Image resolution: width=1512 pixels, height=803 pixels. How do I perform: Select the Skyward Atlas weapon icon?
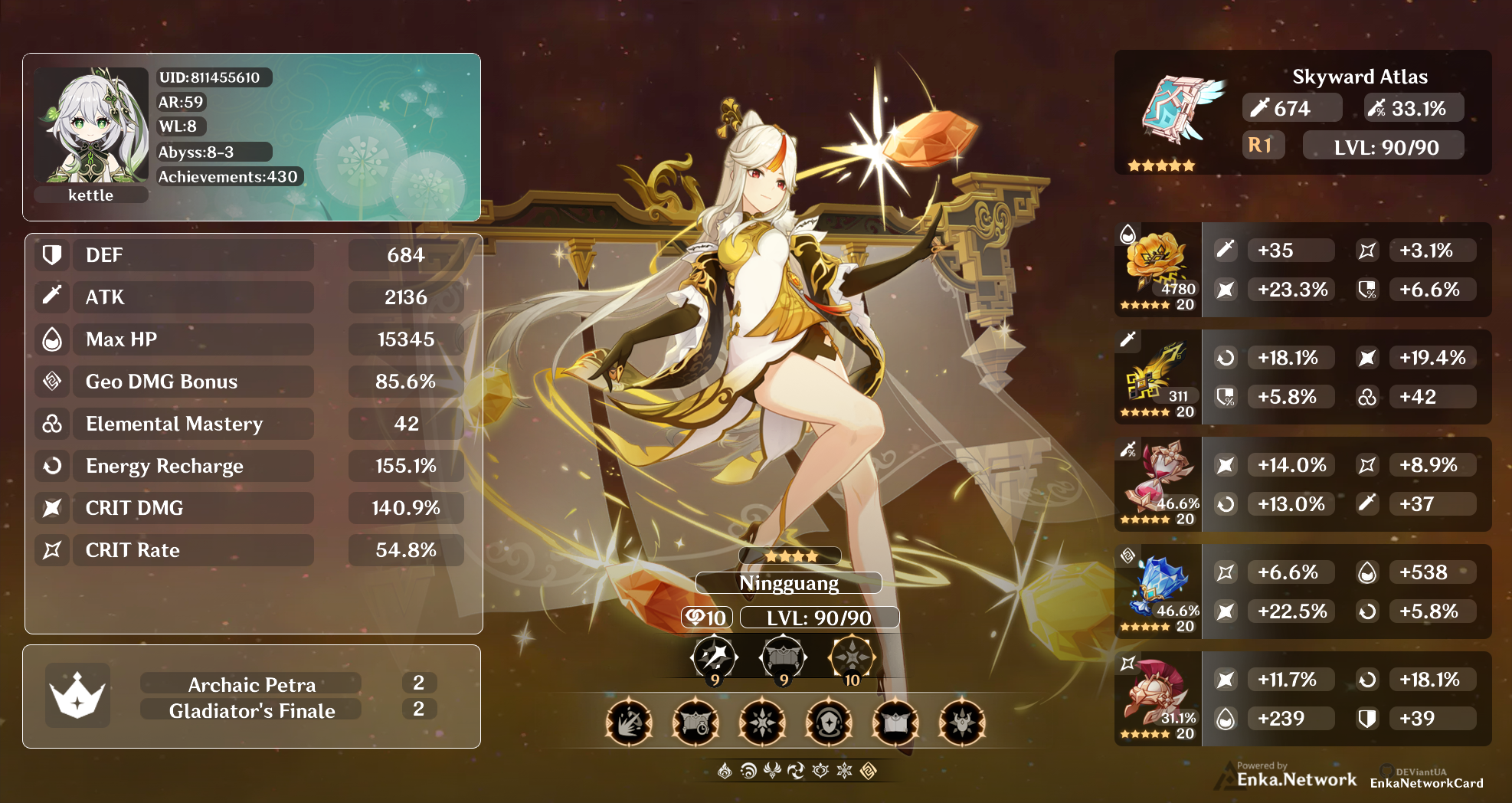(1178, 110)
